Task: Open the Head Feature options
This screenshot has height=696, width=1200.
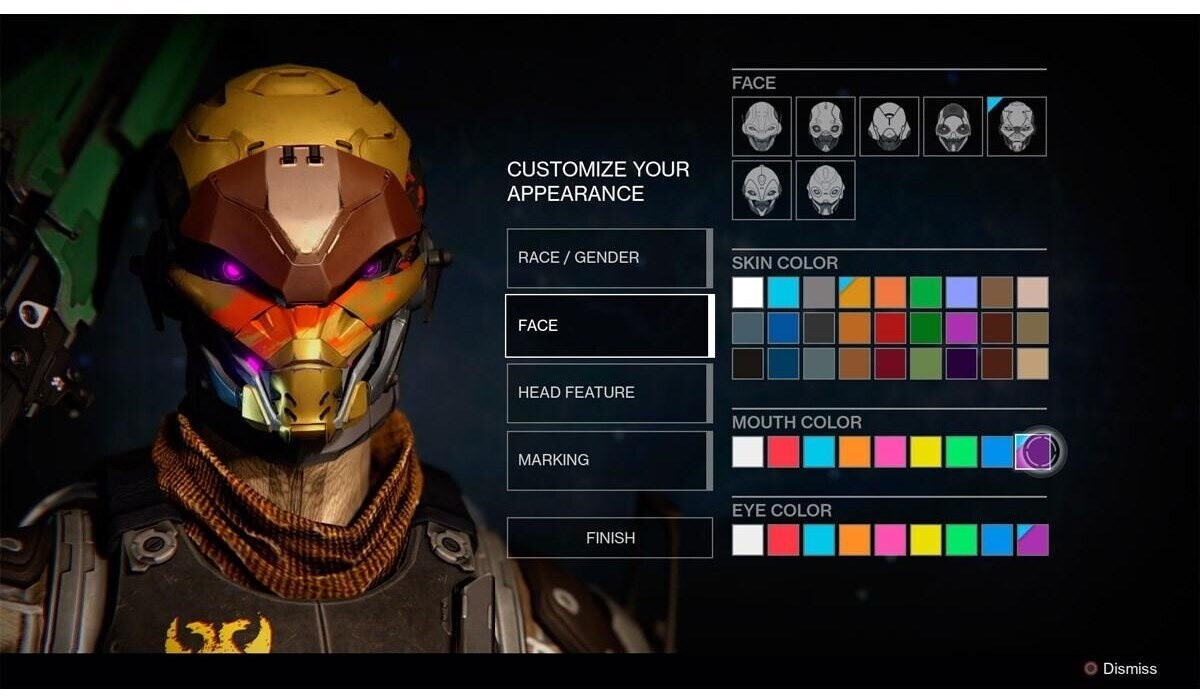Action: coord(609,393)
